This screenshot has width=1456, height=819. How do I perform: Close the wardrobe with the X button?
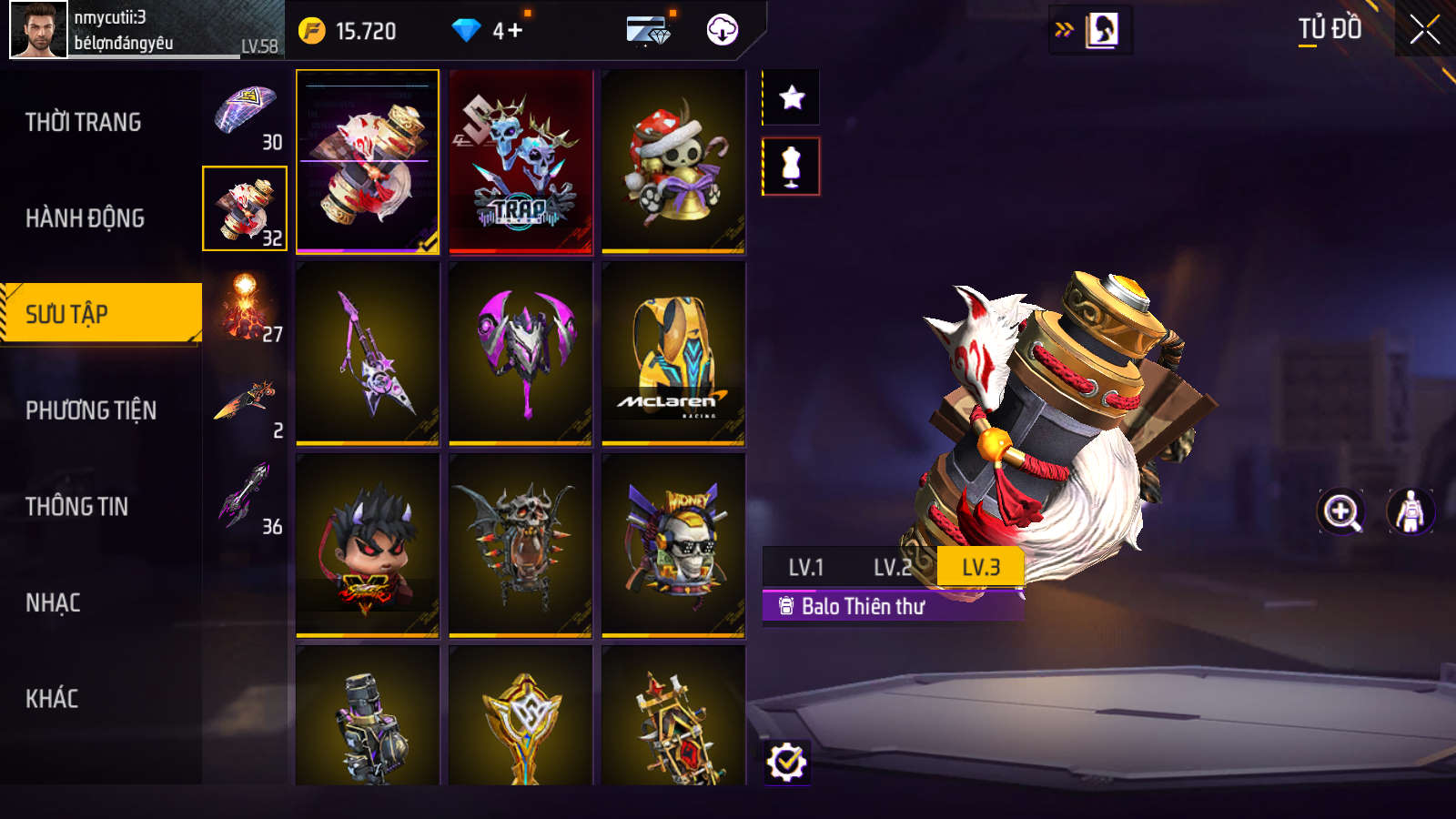point(1424,30)
